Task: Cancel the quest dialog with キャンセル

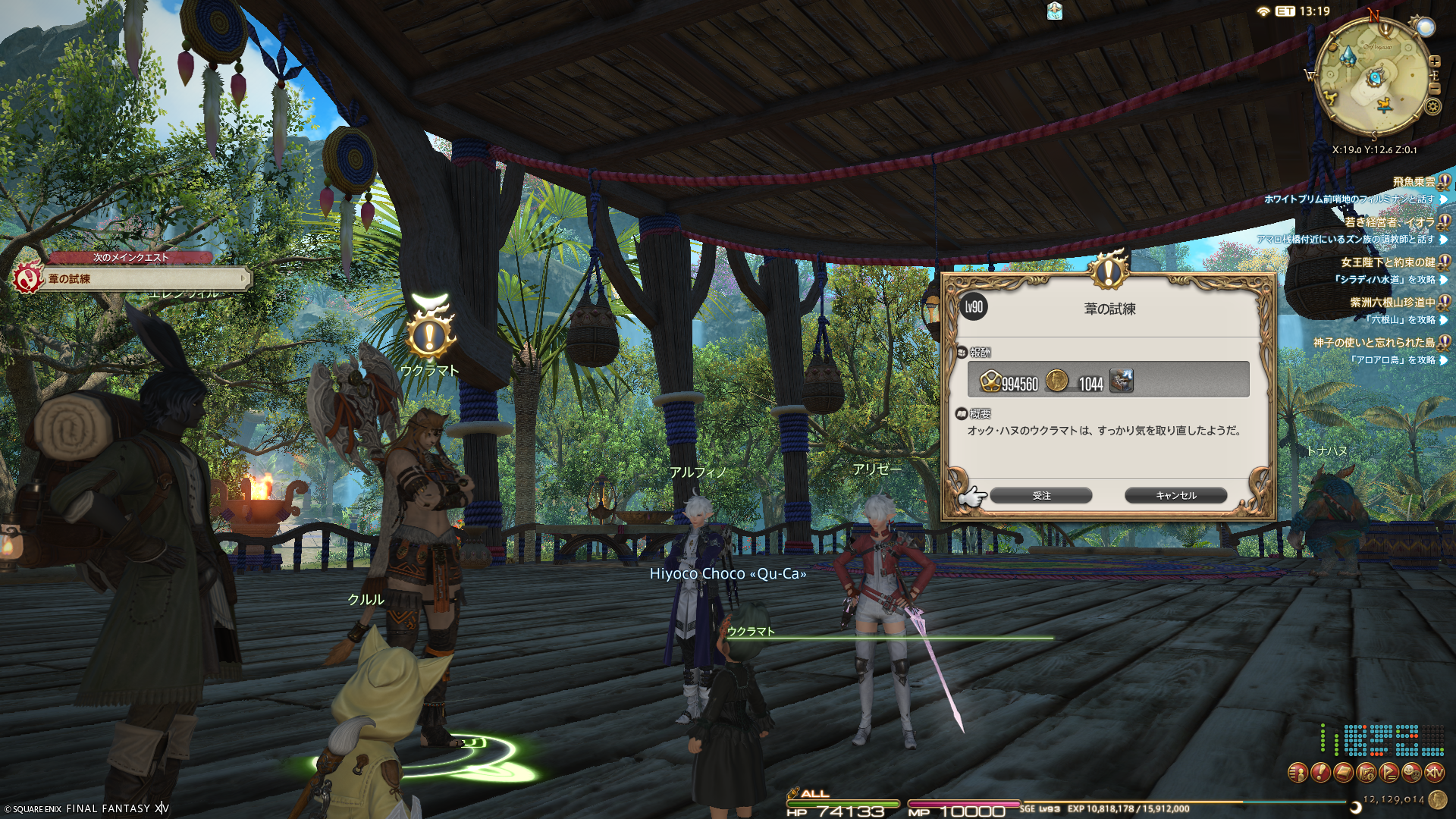Action: pos(1175,495)
